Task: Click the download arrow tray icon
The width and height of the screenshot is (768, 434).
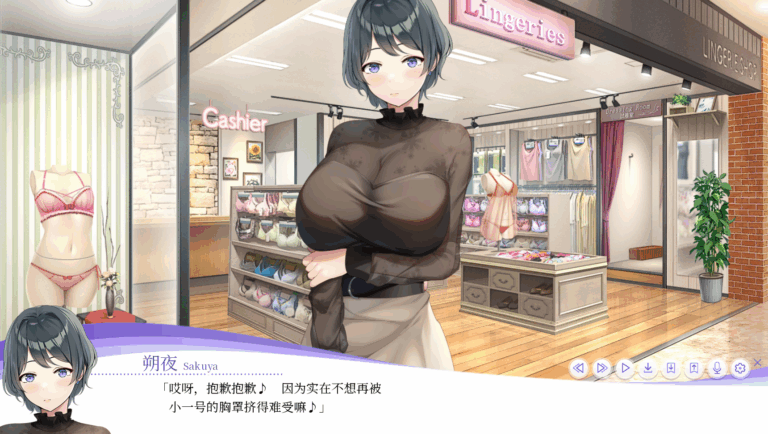Action: pos(647,368)
